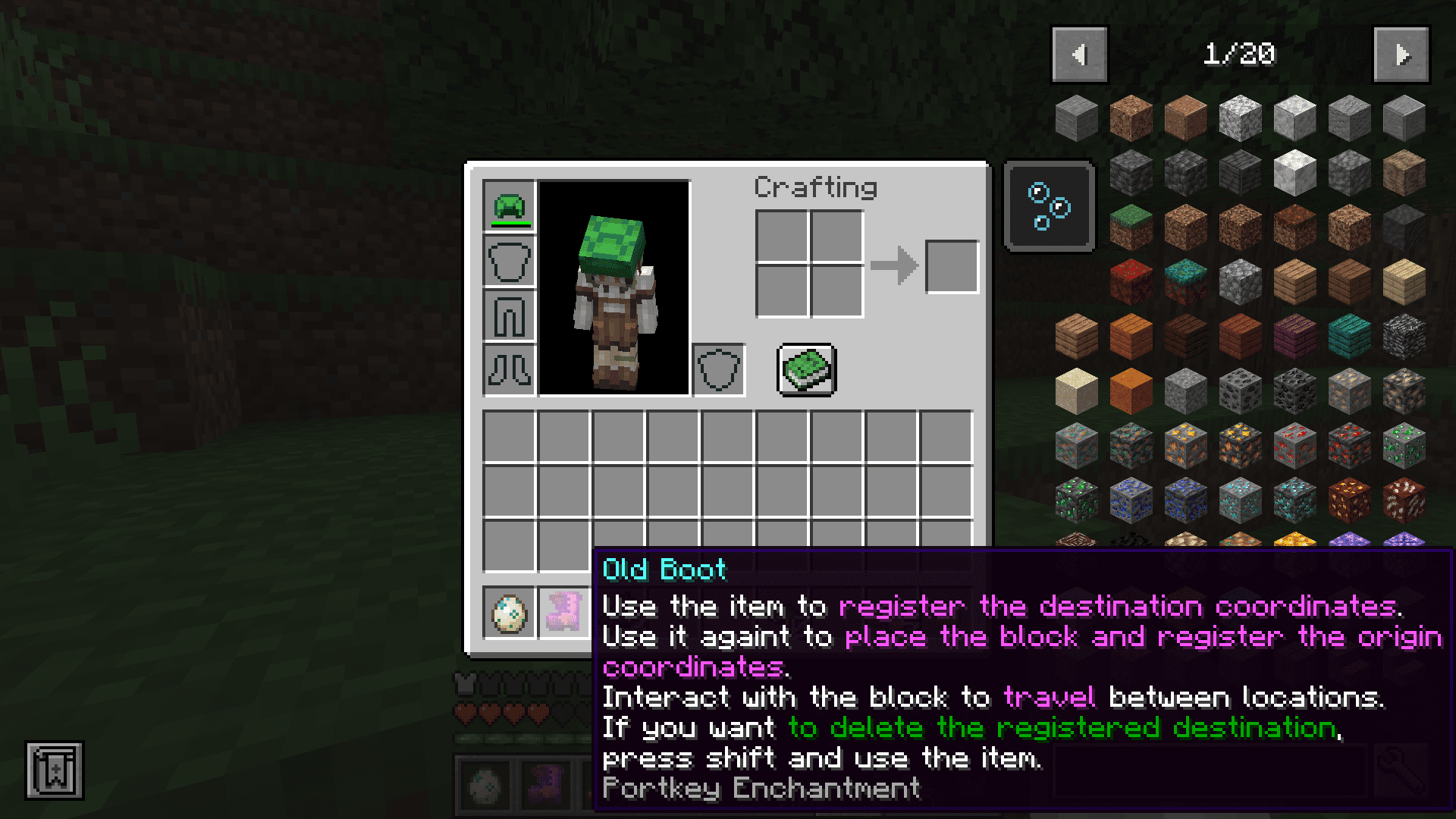Select the spotted egg hotbar slot
Image resolution: width=1456 pixels, height=819 pixels.
pyautogui.click(x=509, y=613)
